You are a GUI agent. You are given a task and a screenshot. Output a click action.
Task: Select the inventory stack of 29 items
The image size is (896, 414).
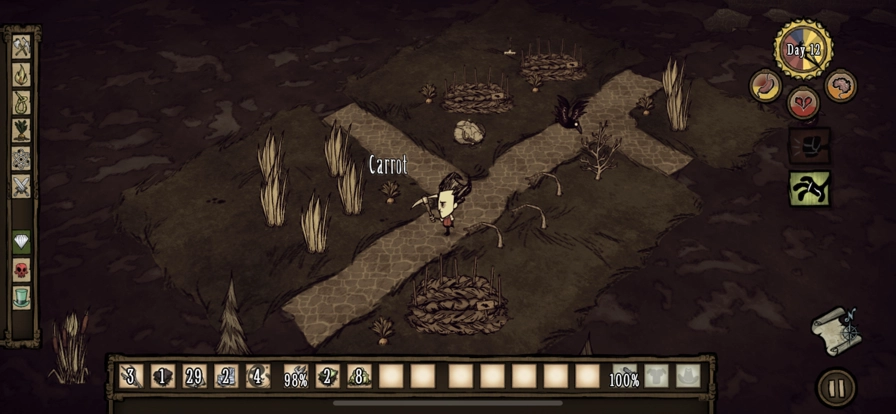[x=195, y=376]
